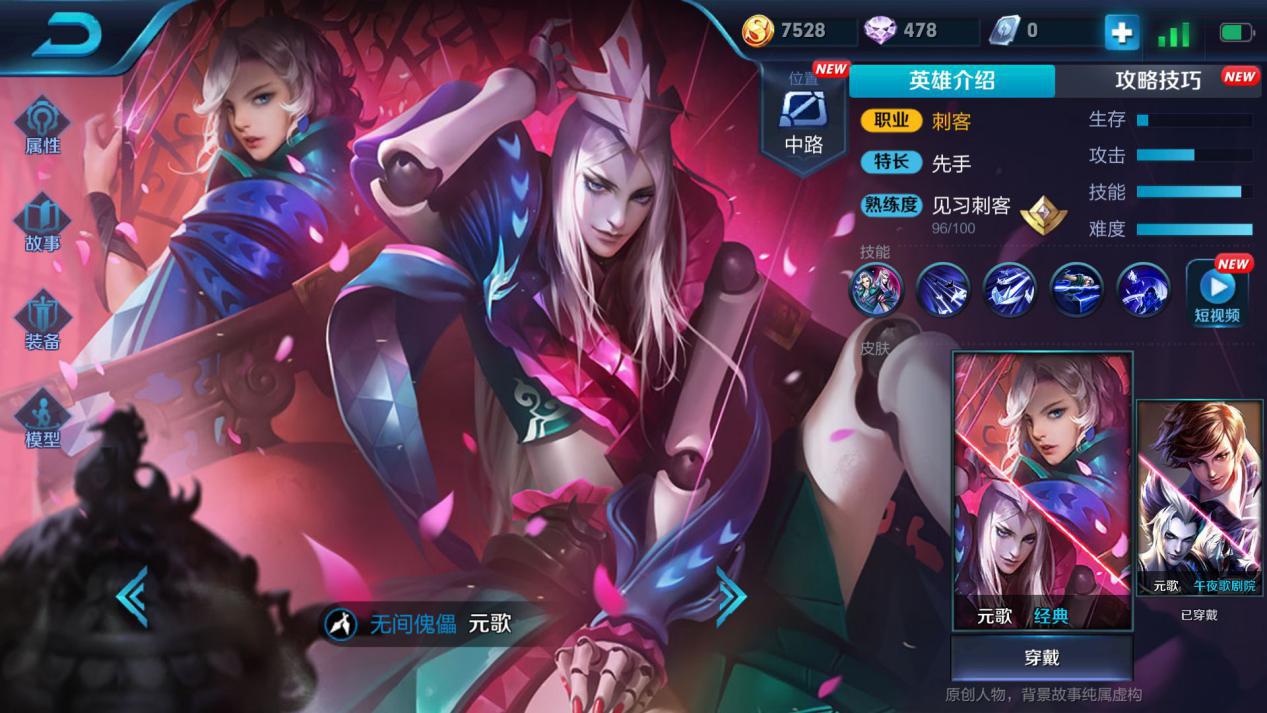
Task: Switch to the 攻略技巧 tab
Action: click(1158, 81)
